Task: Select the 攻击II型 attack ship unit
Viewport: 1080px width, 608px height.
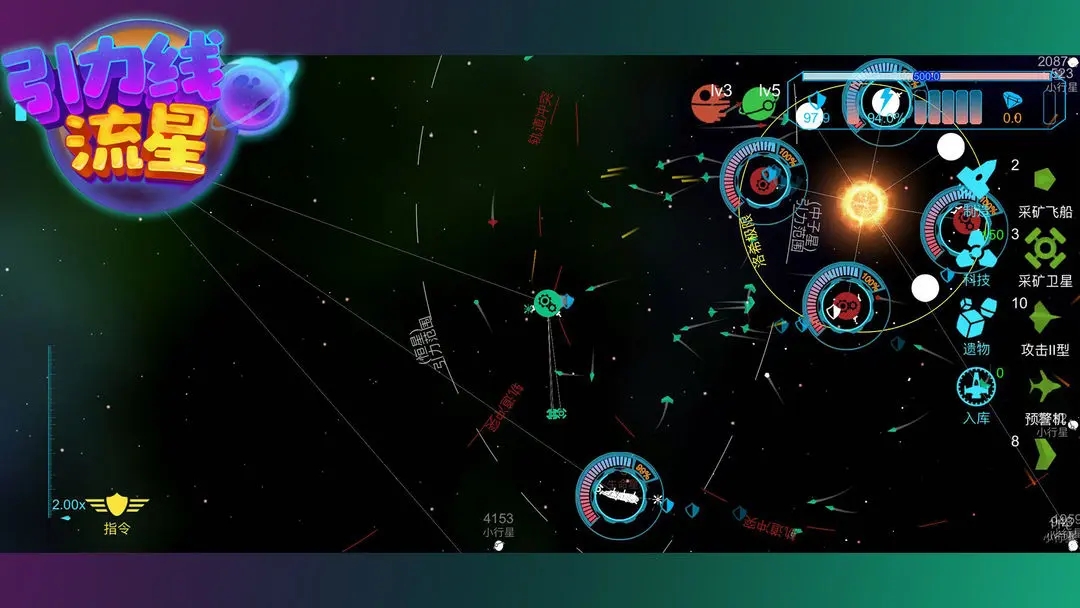Action: click(1045, 320)
